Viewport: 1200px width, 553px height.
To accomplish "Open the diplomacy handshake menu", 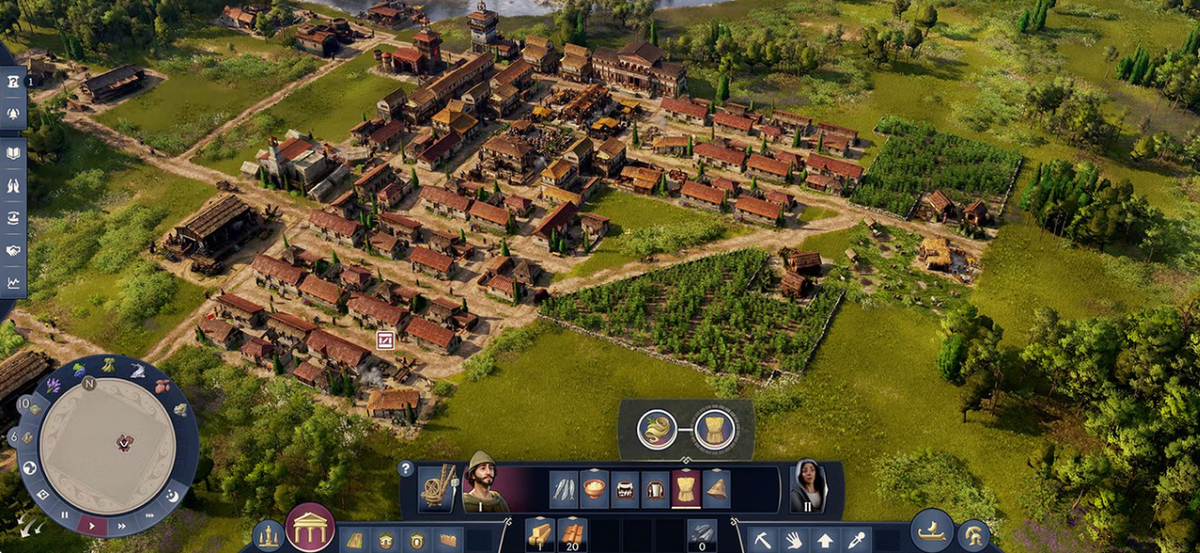I will 14,250.
